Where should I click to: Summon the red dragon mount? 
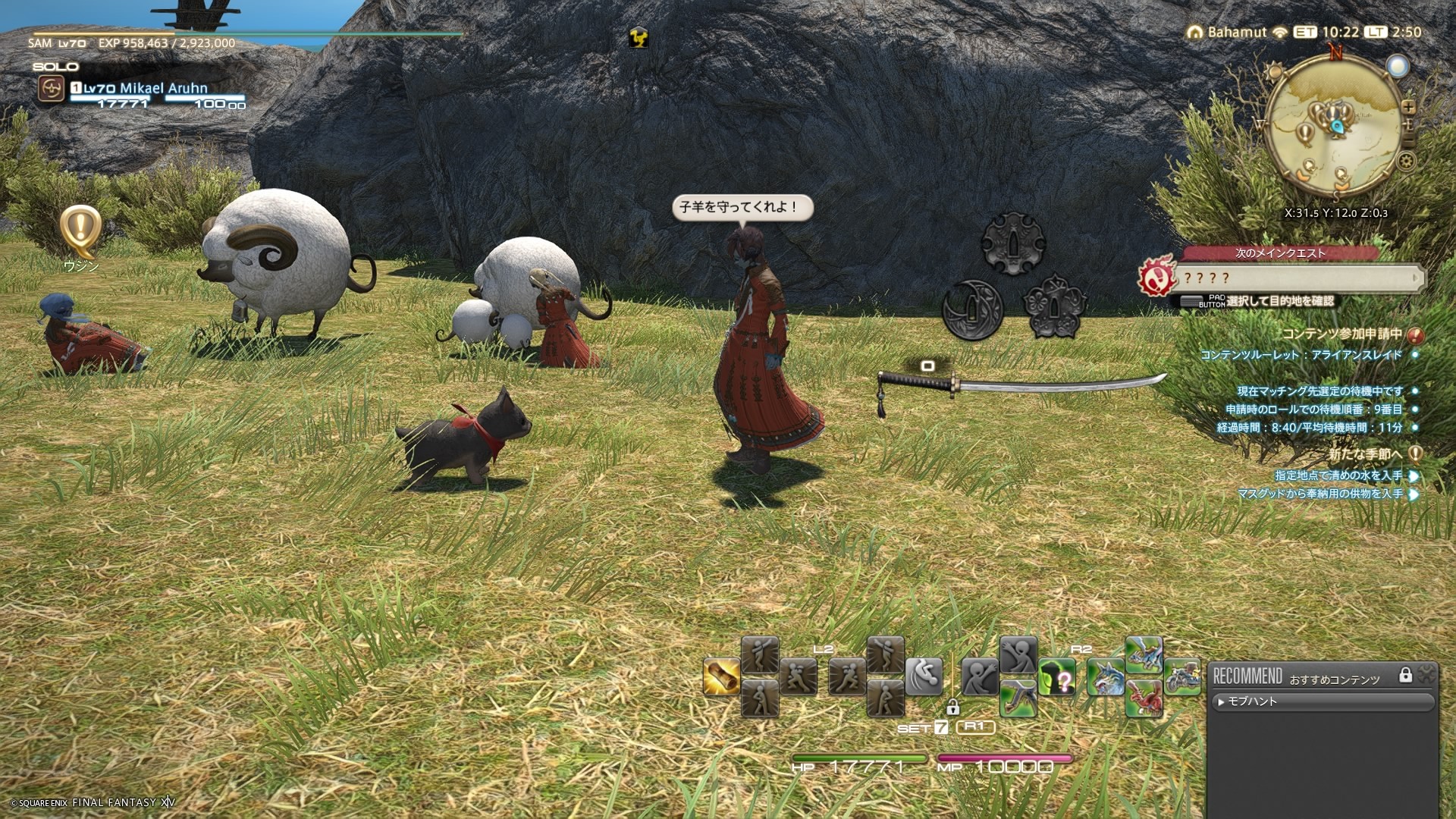click(x=1144, y=698)
